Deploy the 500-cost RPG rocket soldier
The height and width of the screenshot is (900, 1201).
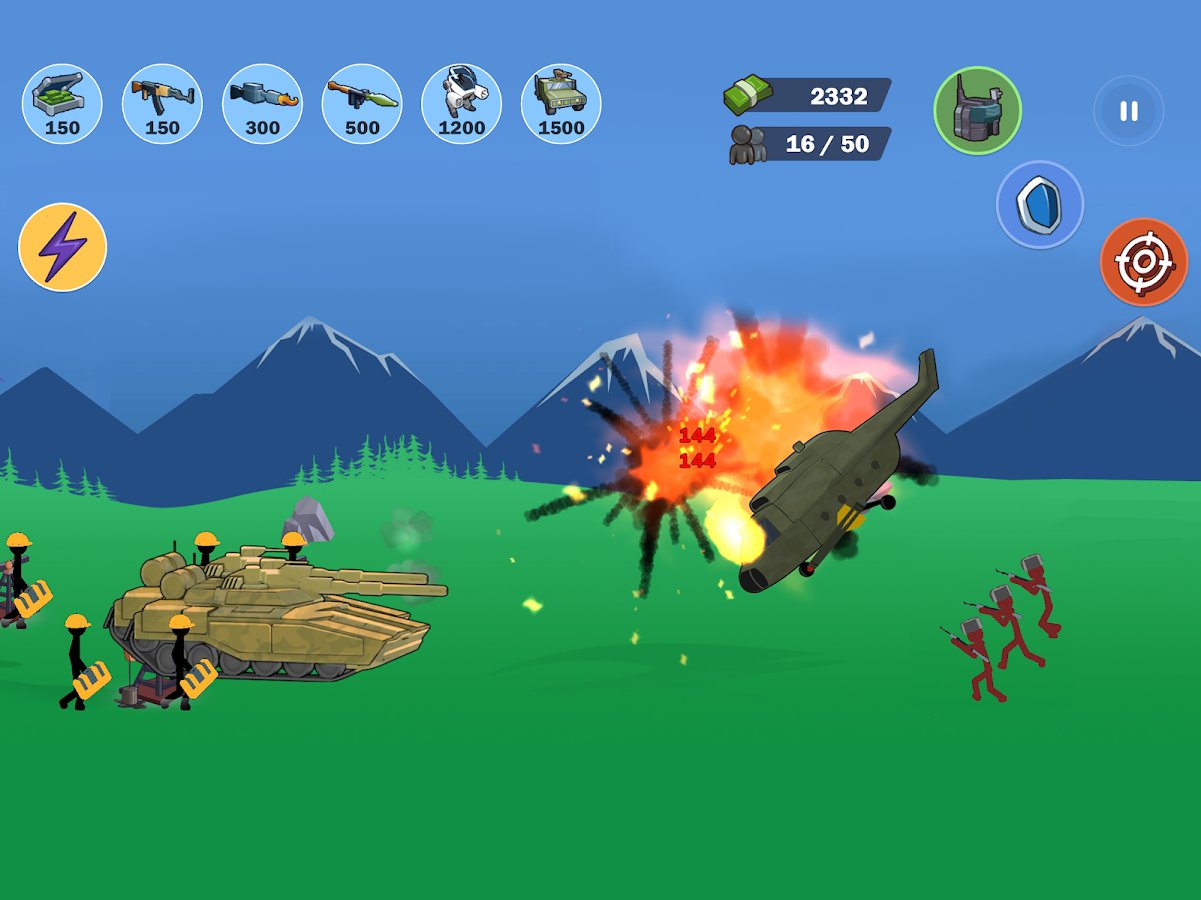(x=362, y=104)
